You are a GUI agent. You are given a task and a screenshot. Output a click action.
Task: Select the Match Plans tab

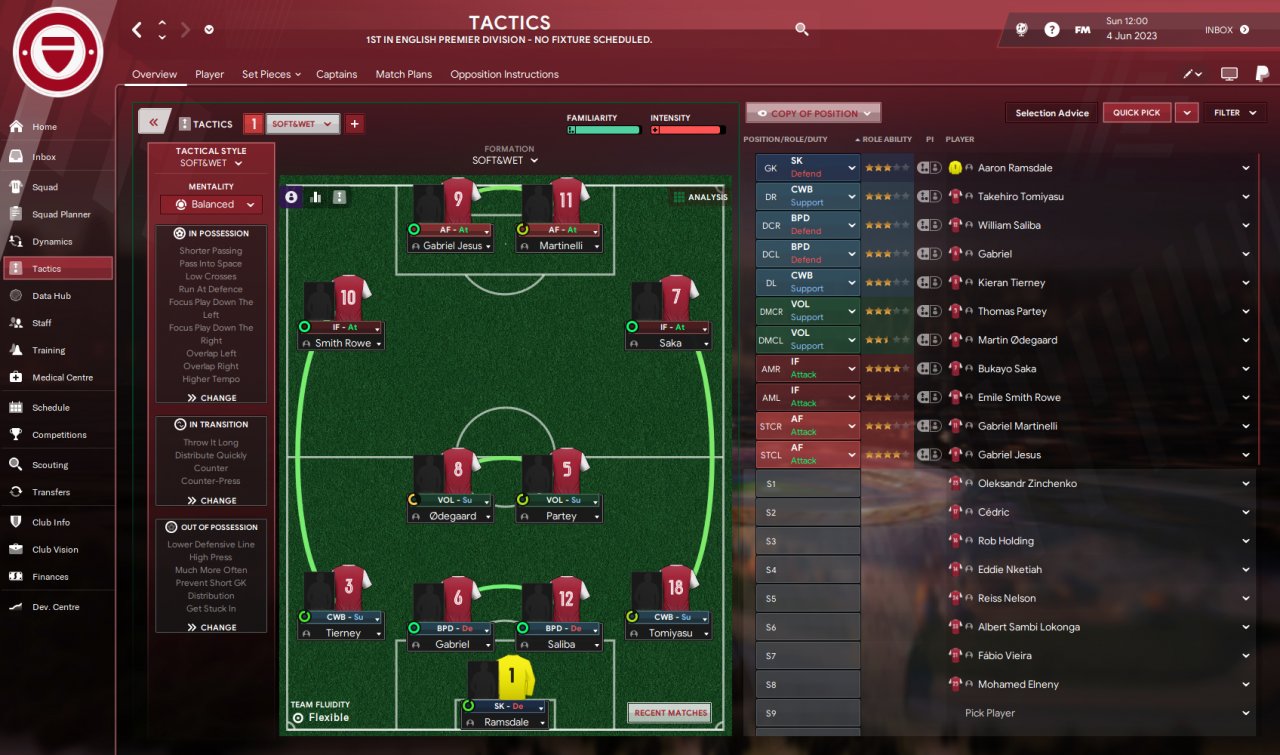pos(404,74)
